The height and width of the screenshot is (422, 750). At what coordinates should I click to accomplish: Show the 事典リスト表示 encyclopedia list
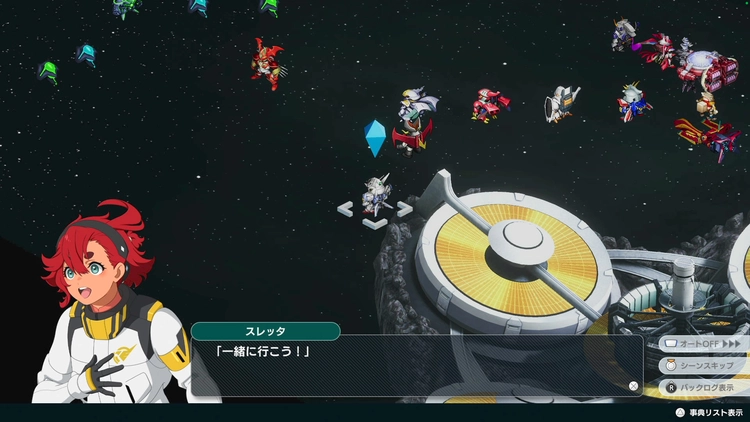(x=712, y=411)
